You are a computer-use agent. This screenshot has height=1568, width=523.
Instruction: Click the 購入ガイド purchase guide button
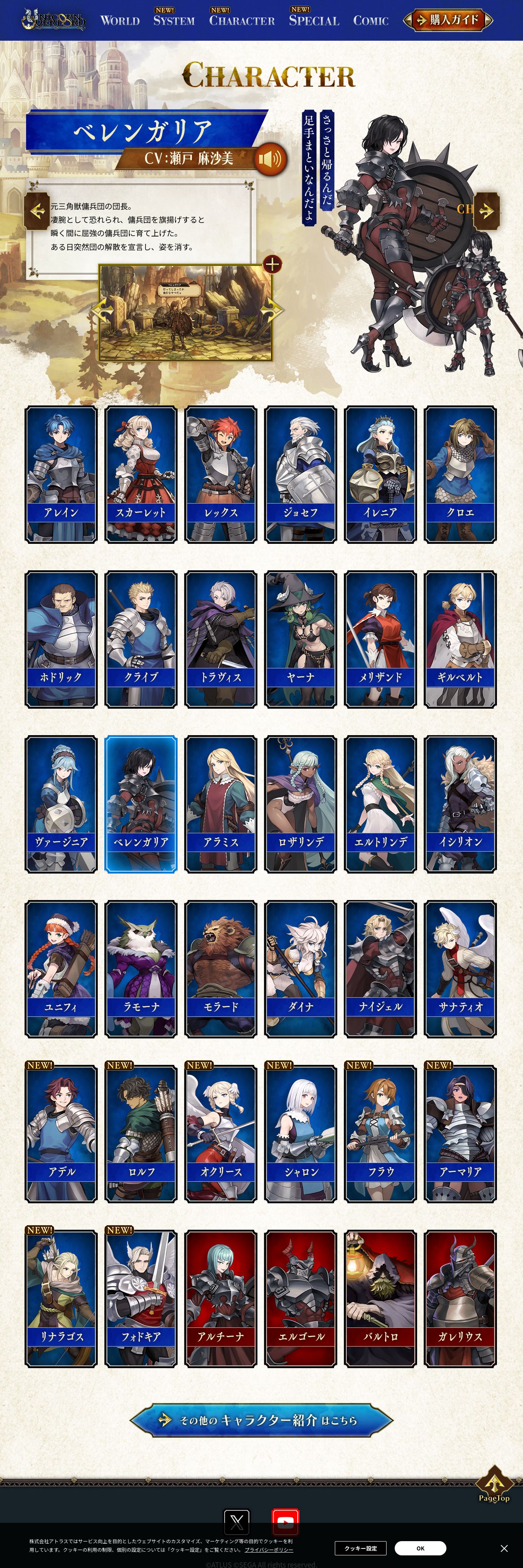pos(448,20)
